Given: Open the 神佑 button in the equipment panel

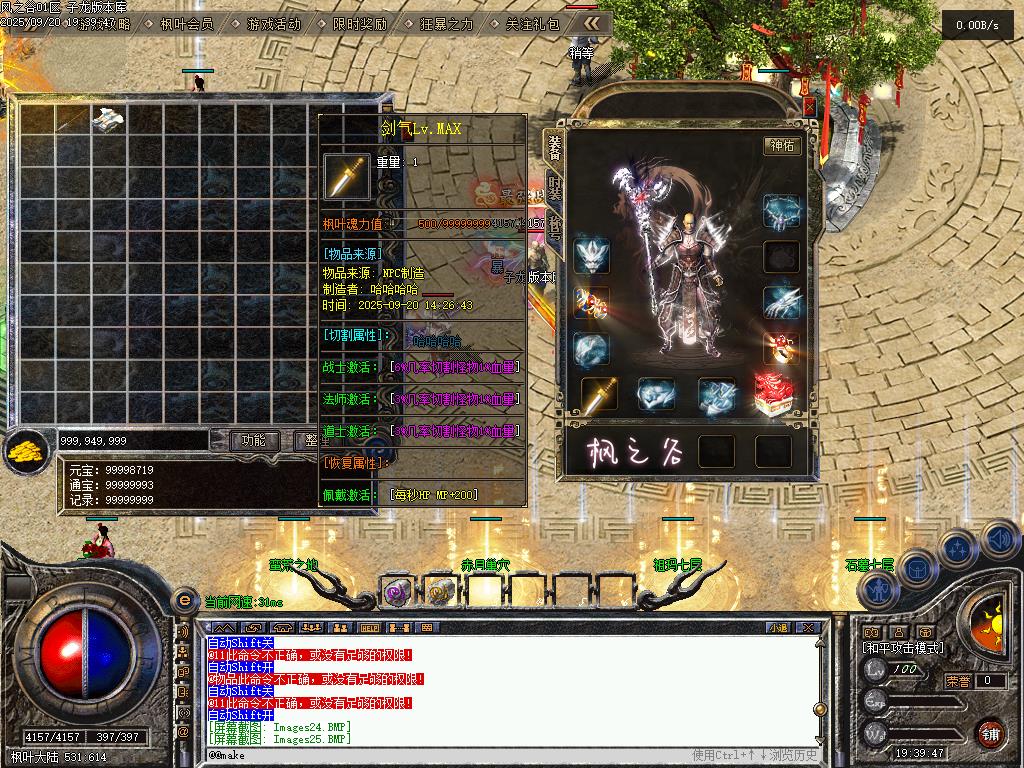Looking at the screenshot, I should point(783,145).
